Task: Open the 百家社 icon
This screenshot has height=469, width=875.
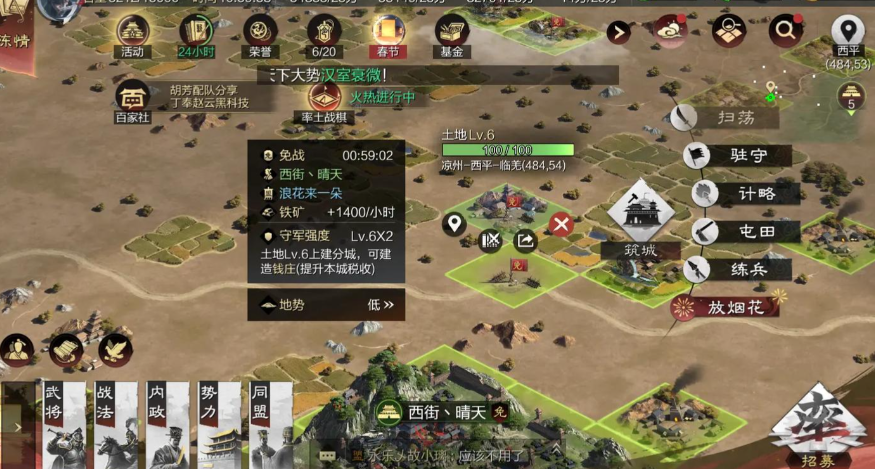Action: click(x=131, y=100)
